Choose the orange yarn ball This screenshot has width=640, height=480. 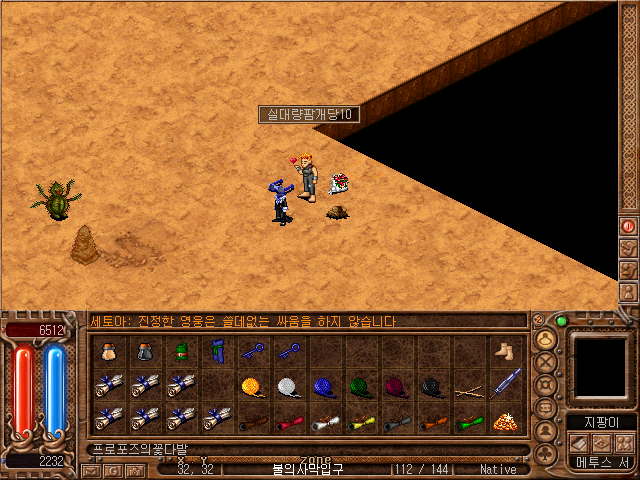click(x=252, y=386)
